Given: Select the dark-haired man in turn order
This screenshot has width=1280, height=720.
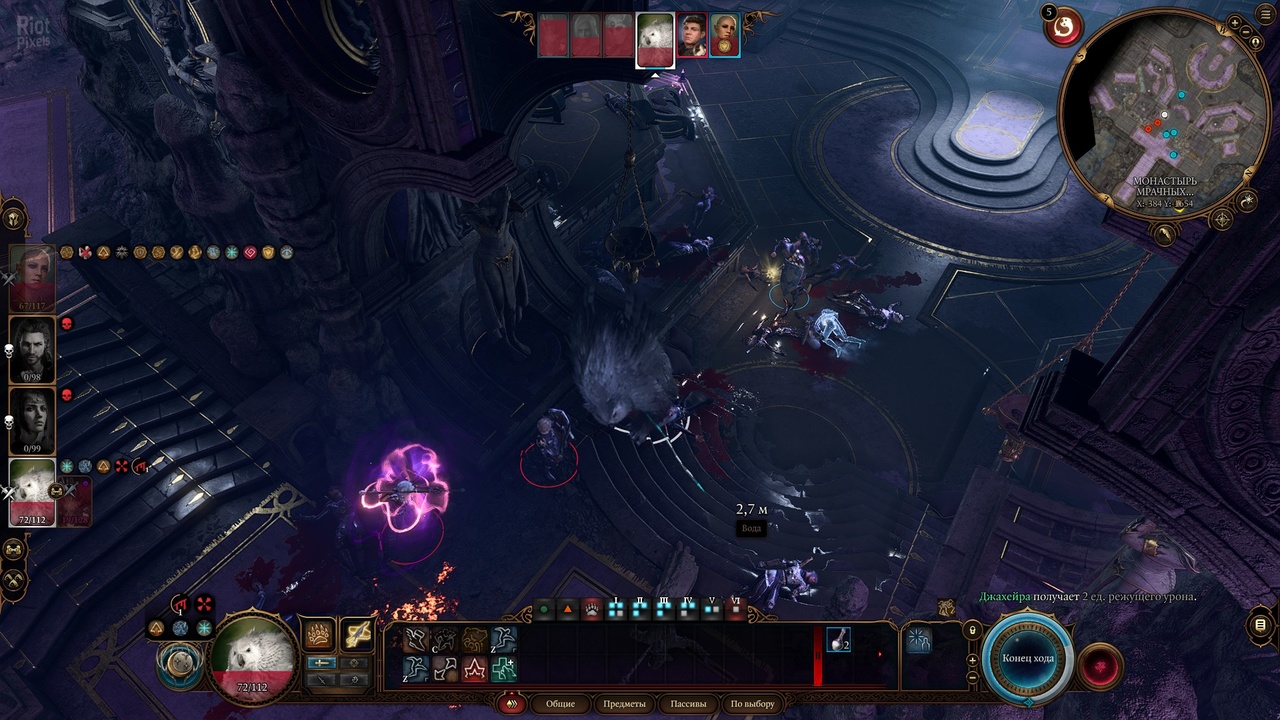Looking at the screenshot, I should [692, 36].
